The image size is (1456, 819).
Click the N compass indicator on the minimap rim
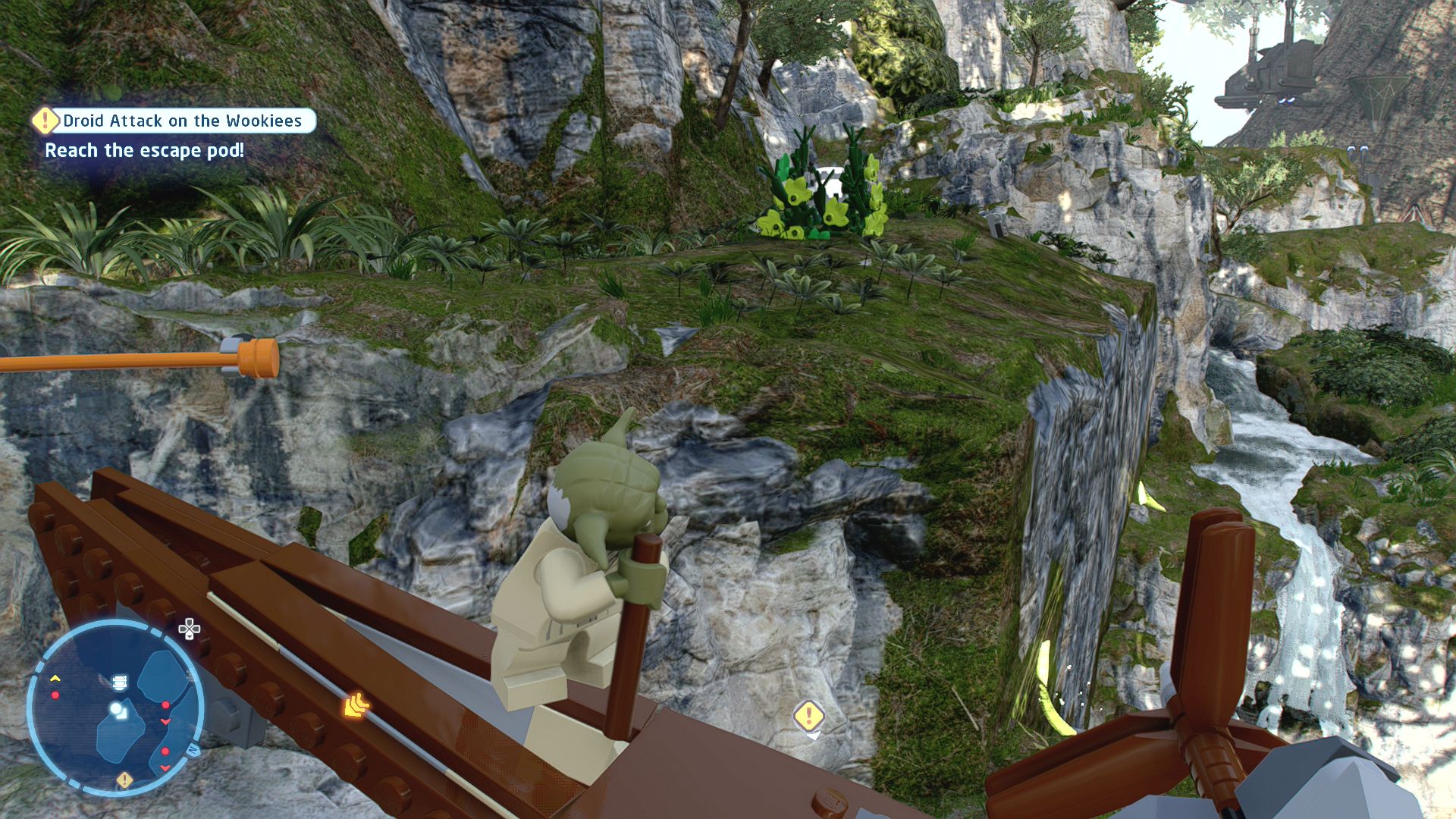[193, 750]
